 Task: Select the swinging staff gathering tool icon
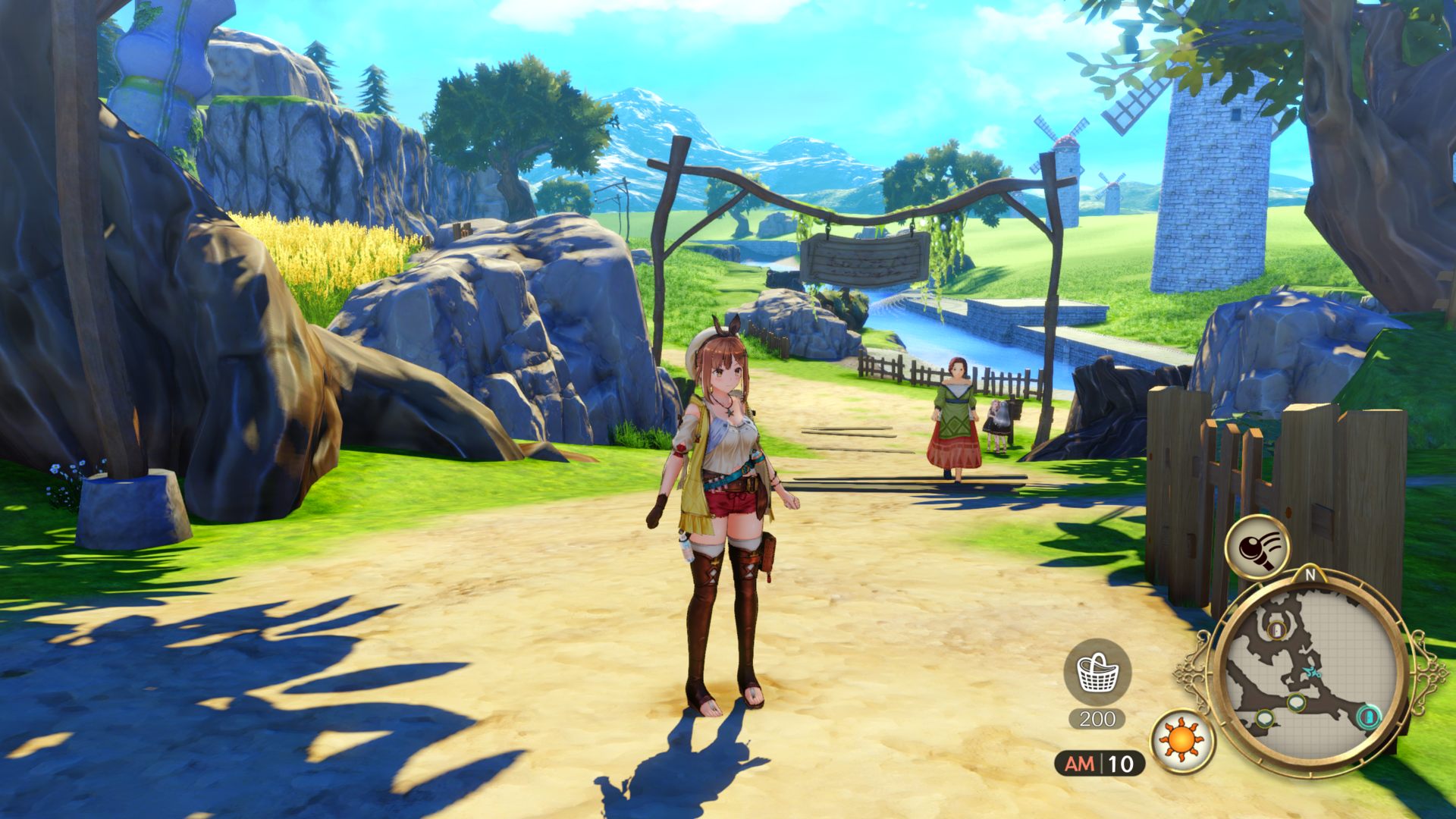1257,547
